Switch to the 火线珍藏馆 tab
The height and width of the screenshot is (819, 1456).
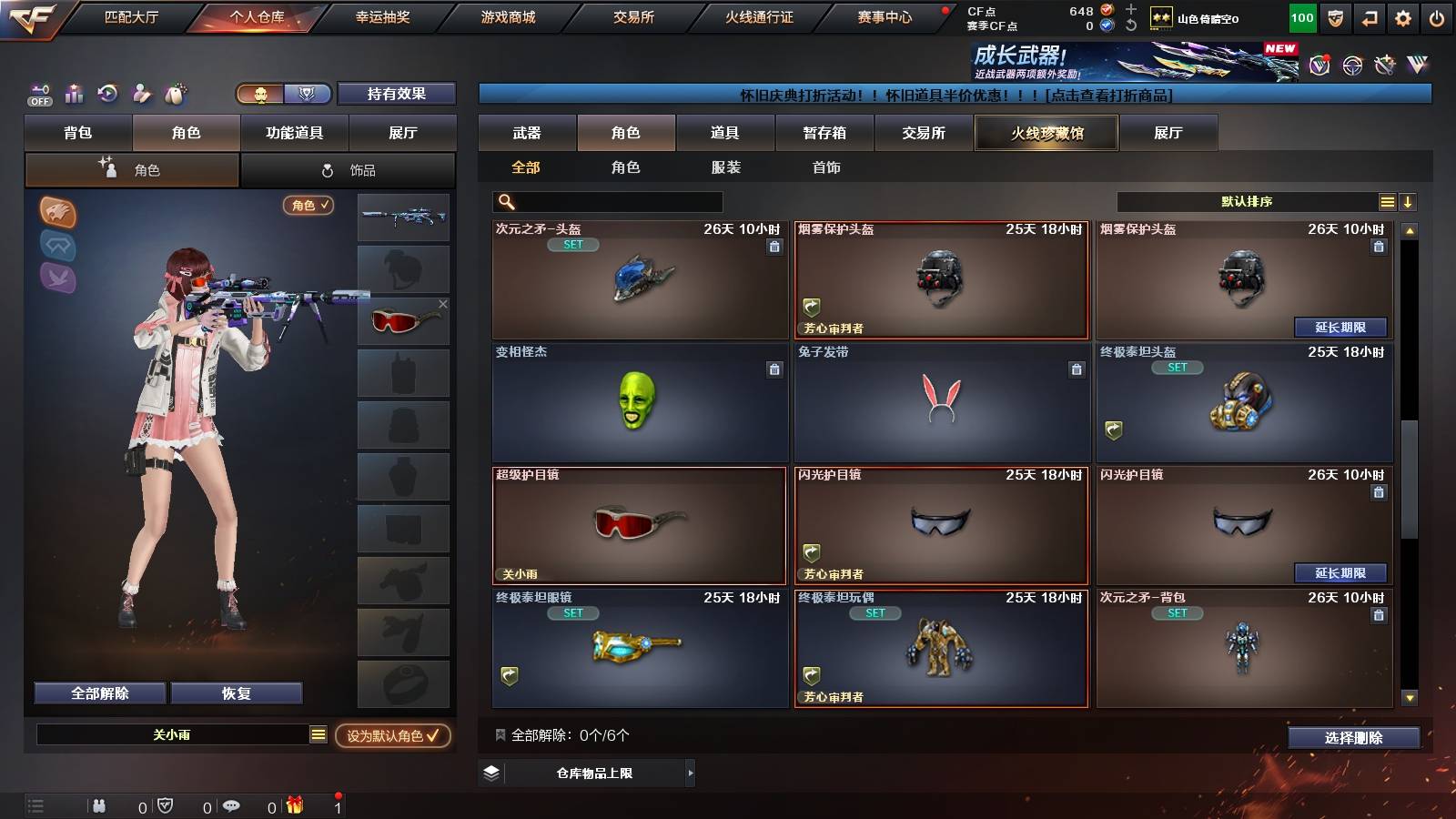pyautogui.click(x=1046, y=133)
